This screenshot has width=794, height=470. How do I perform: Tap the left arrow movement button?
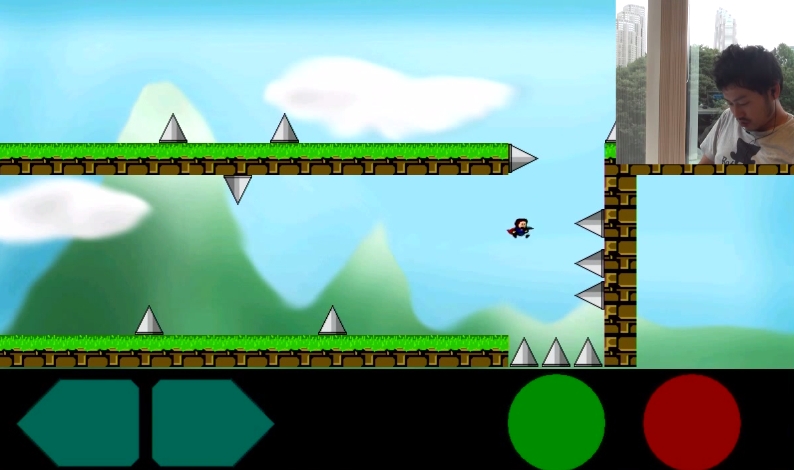point(80,422)
